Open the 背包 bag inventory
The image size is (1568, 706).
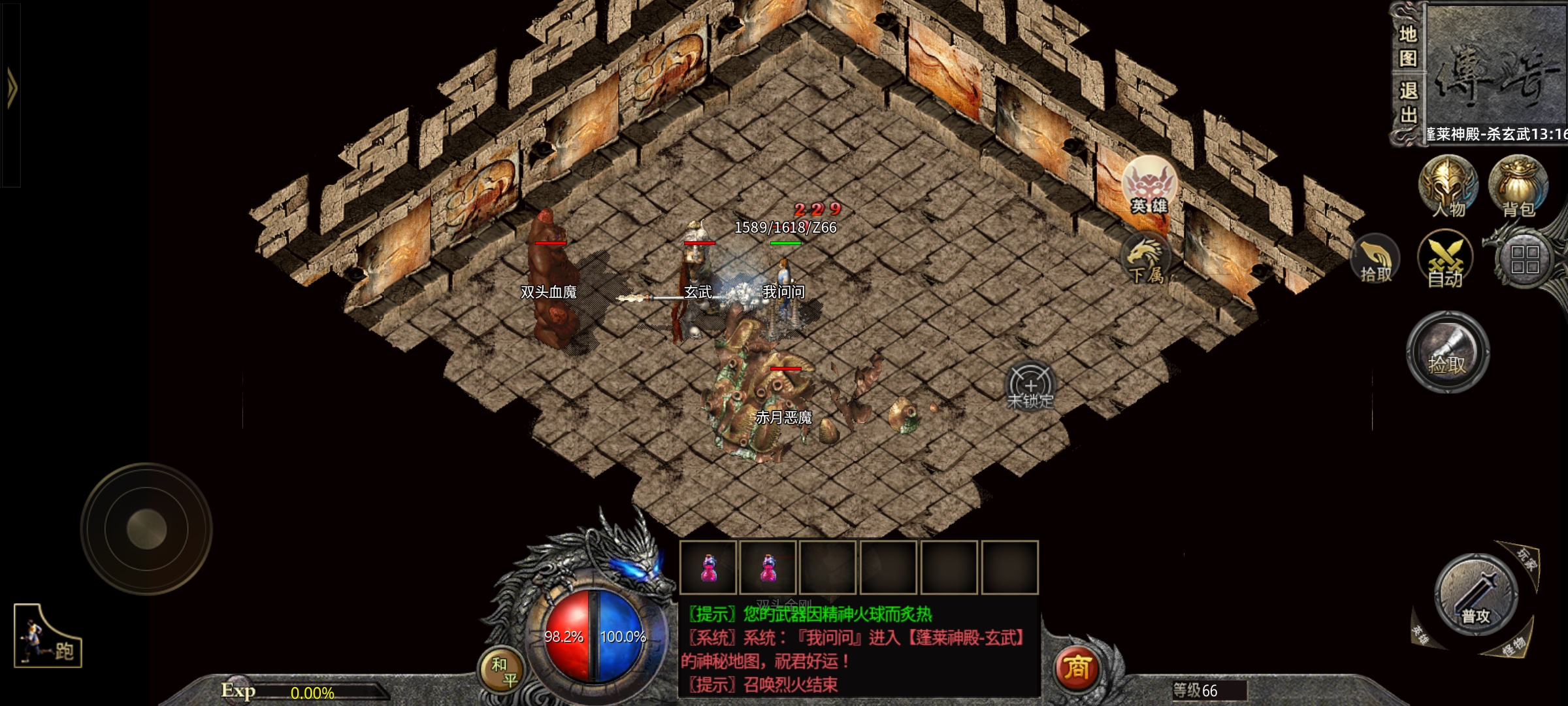tap(1518, 186)
